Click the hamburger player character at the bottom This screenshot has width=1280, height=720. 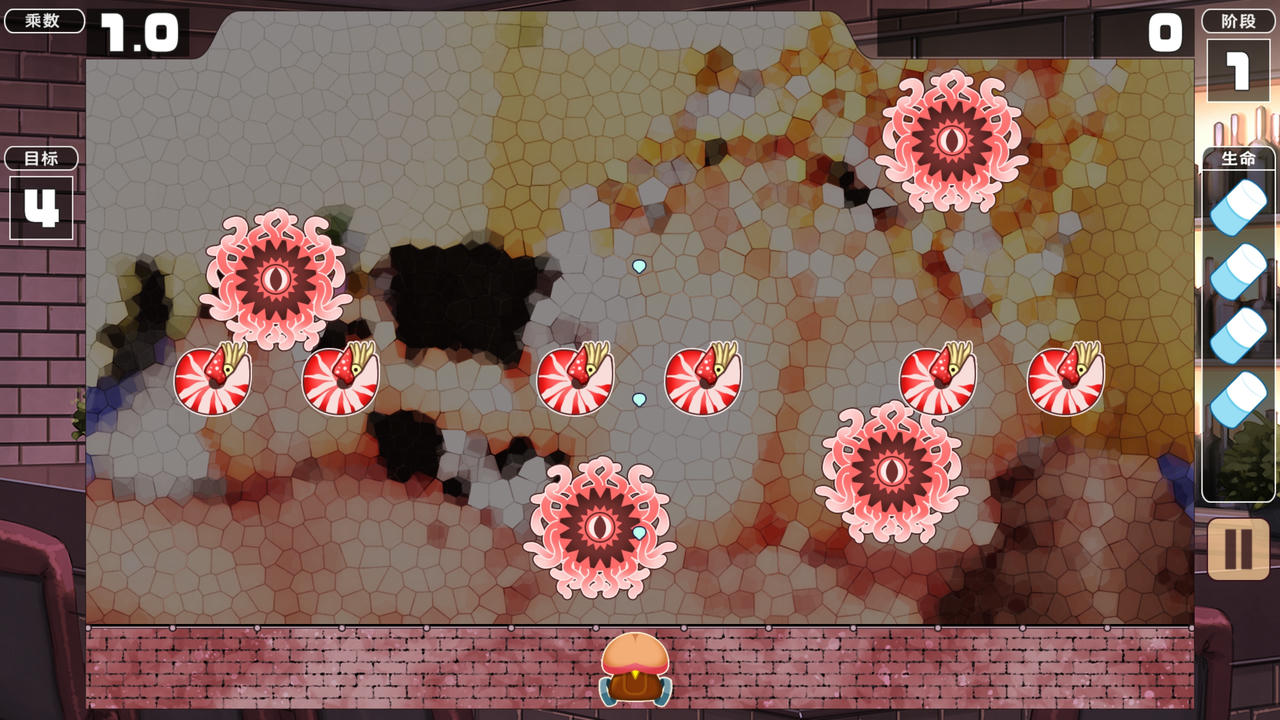(637, 668)
